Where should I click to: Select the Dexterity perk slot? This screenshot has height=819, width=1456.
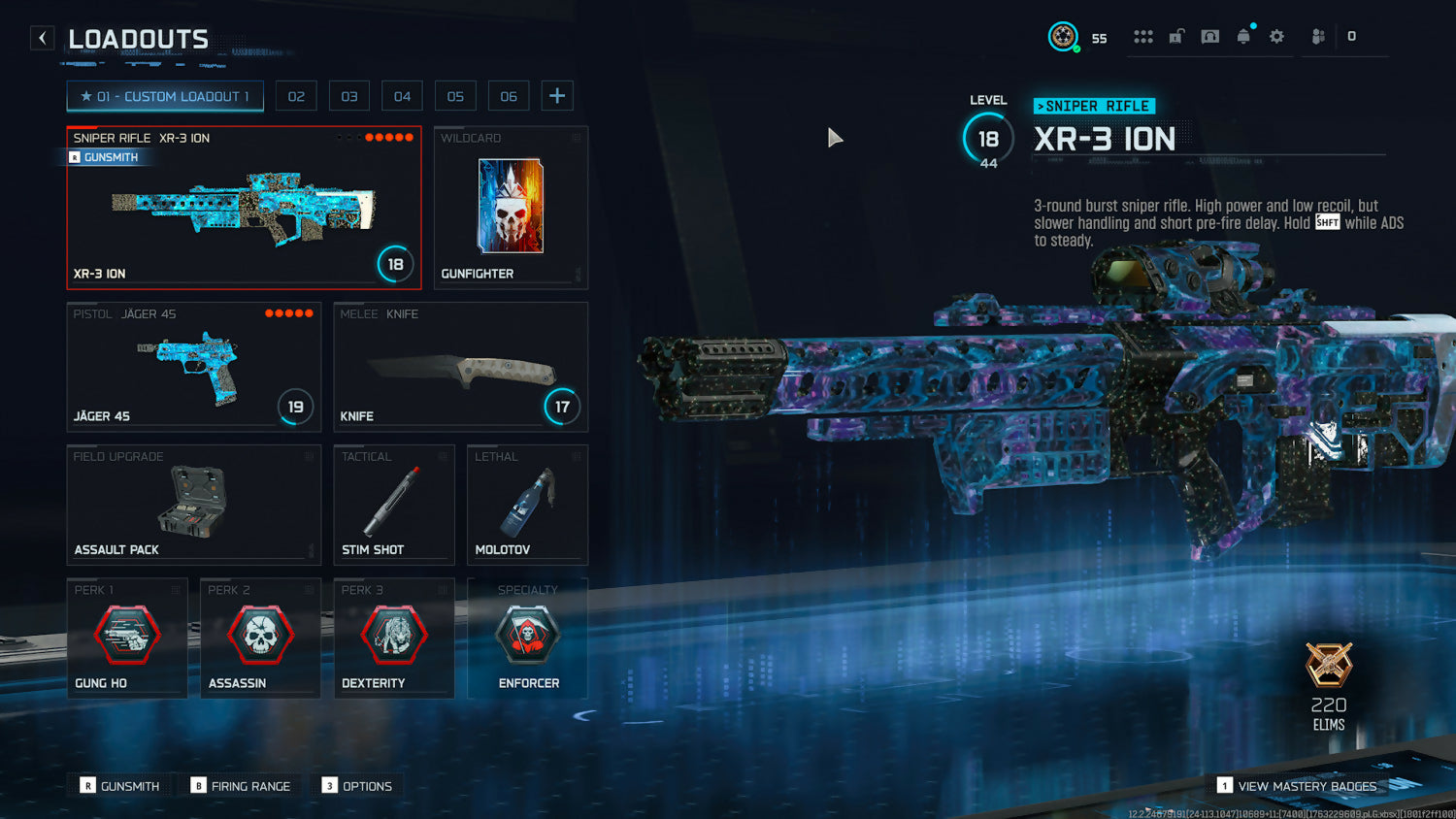click(393, 638)
